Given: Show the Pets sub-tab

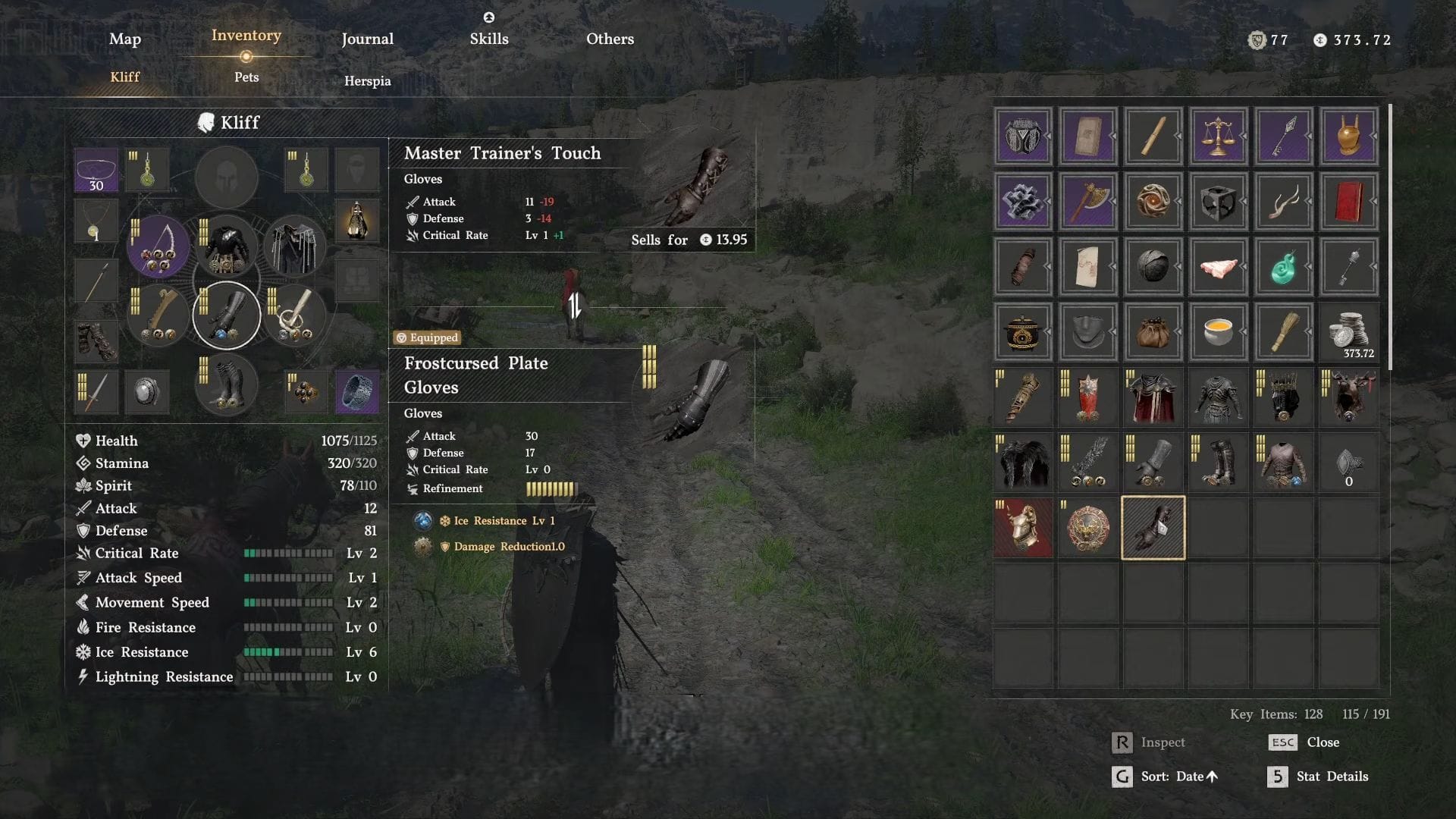Looking at the screenshot, I should coord(246,77).
